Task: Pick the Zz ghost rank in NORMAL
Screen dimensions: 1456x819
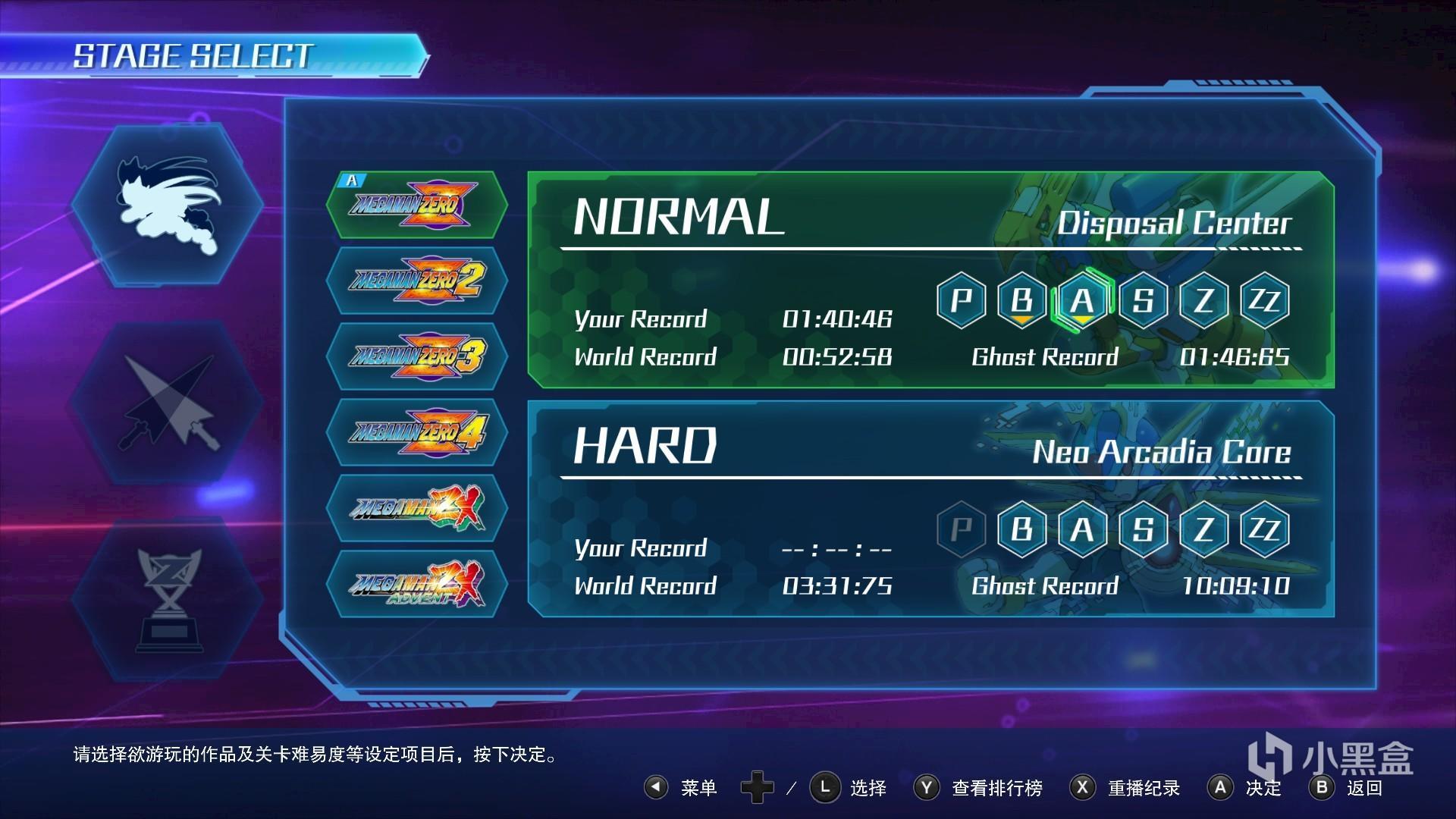Action: [x=1264, y=301]
